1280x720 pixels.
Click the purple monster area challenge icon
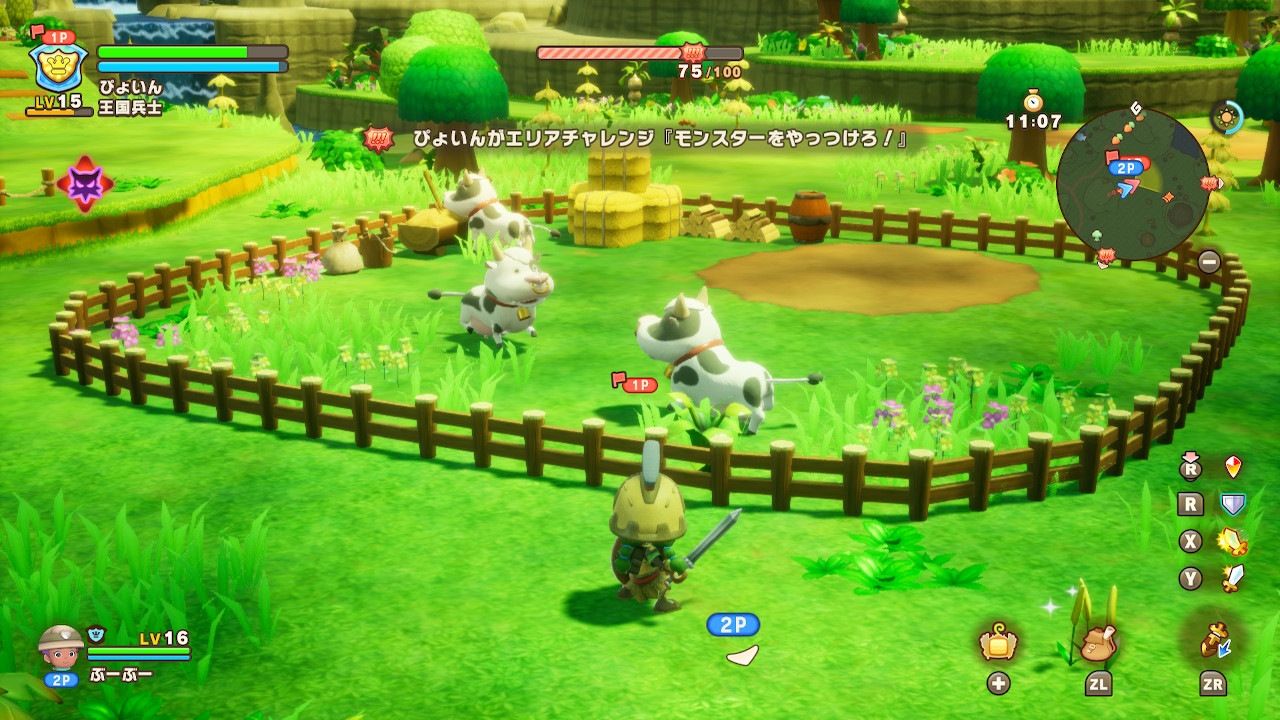[85, 183]
